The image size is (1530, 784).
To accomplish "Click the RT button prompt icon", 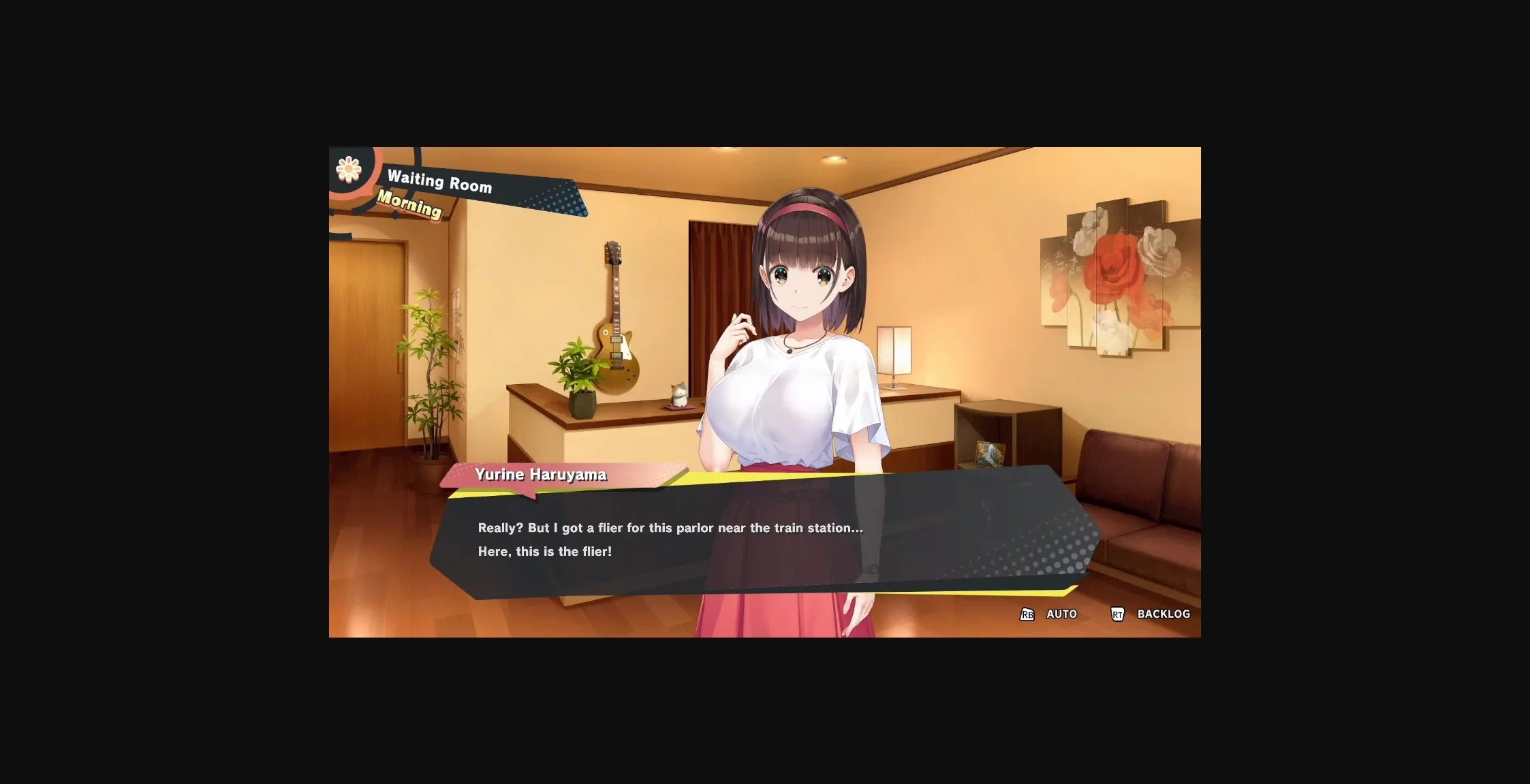I will (1118, 614).
